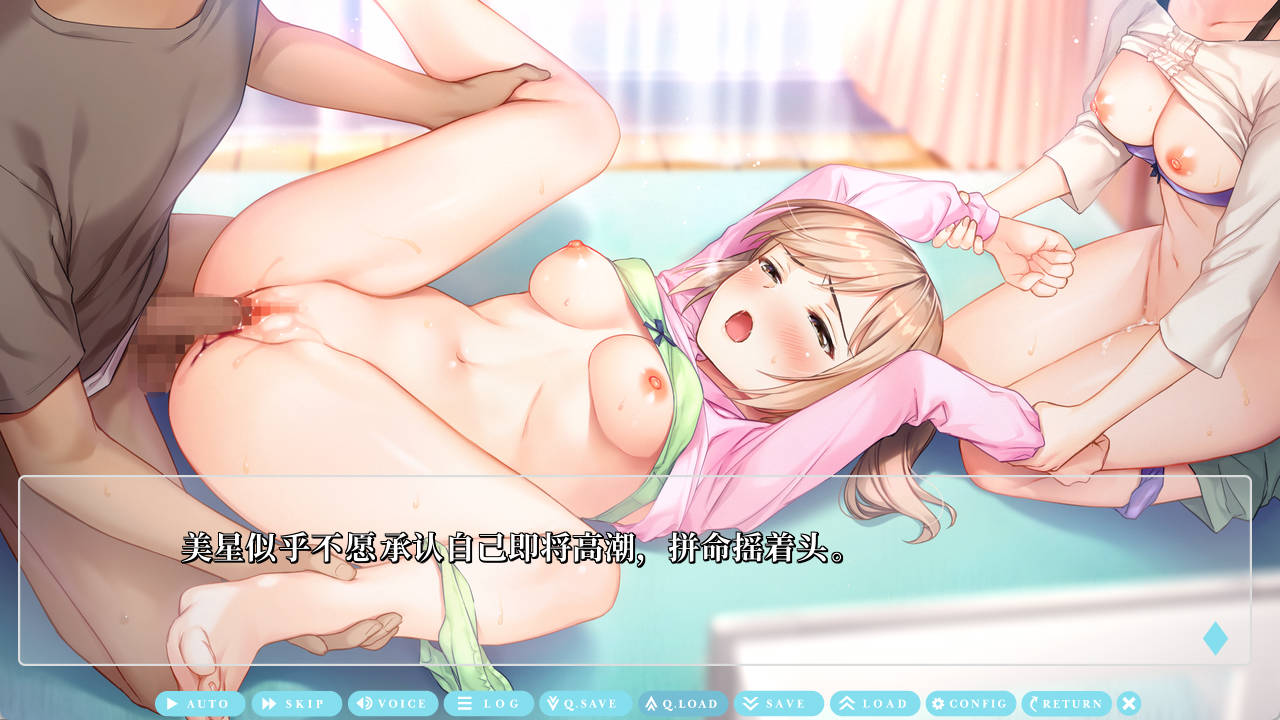The width and height of the screenshot is (1280, 720).
Task: Open the SAVE menu
Action: [778, 704]
